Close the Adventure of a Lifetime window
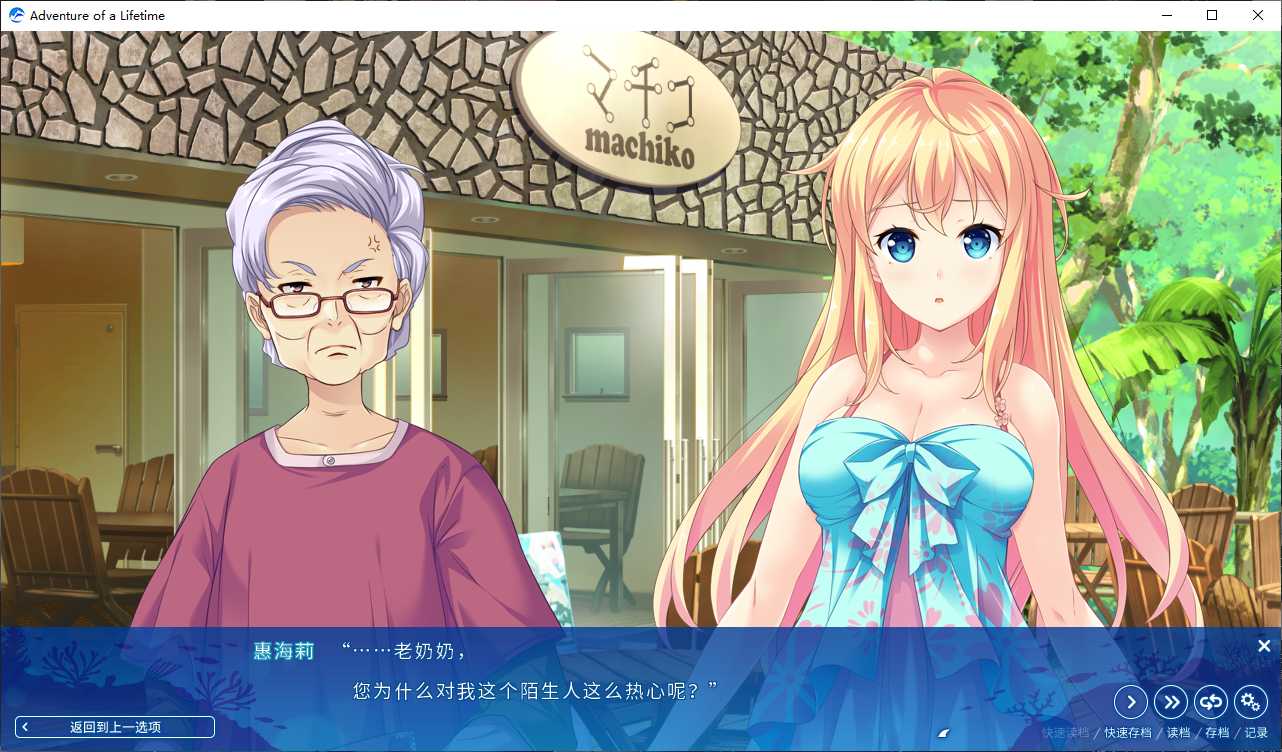This screenshot has width=1282, height=752. [x=1257, y=15]
